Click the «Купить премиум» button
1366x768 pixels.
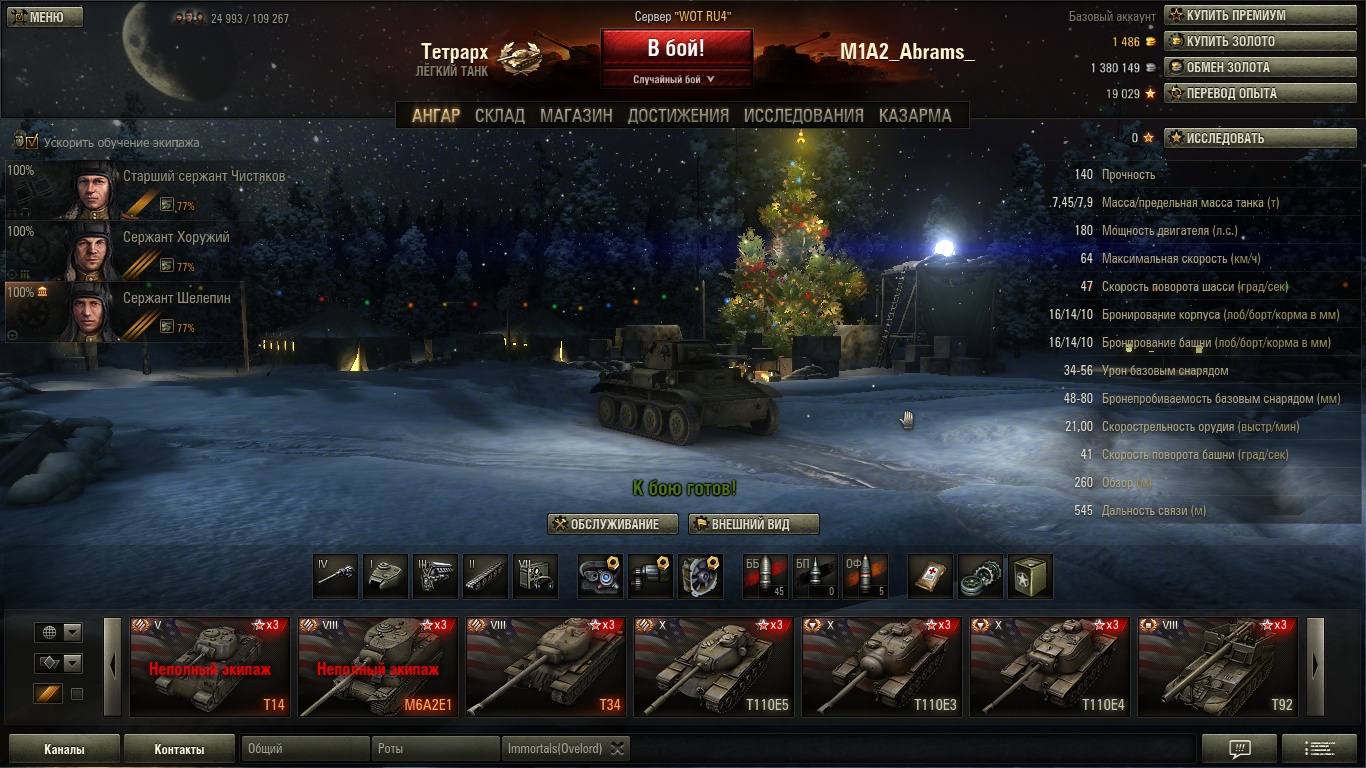click(1259, 16)
